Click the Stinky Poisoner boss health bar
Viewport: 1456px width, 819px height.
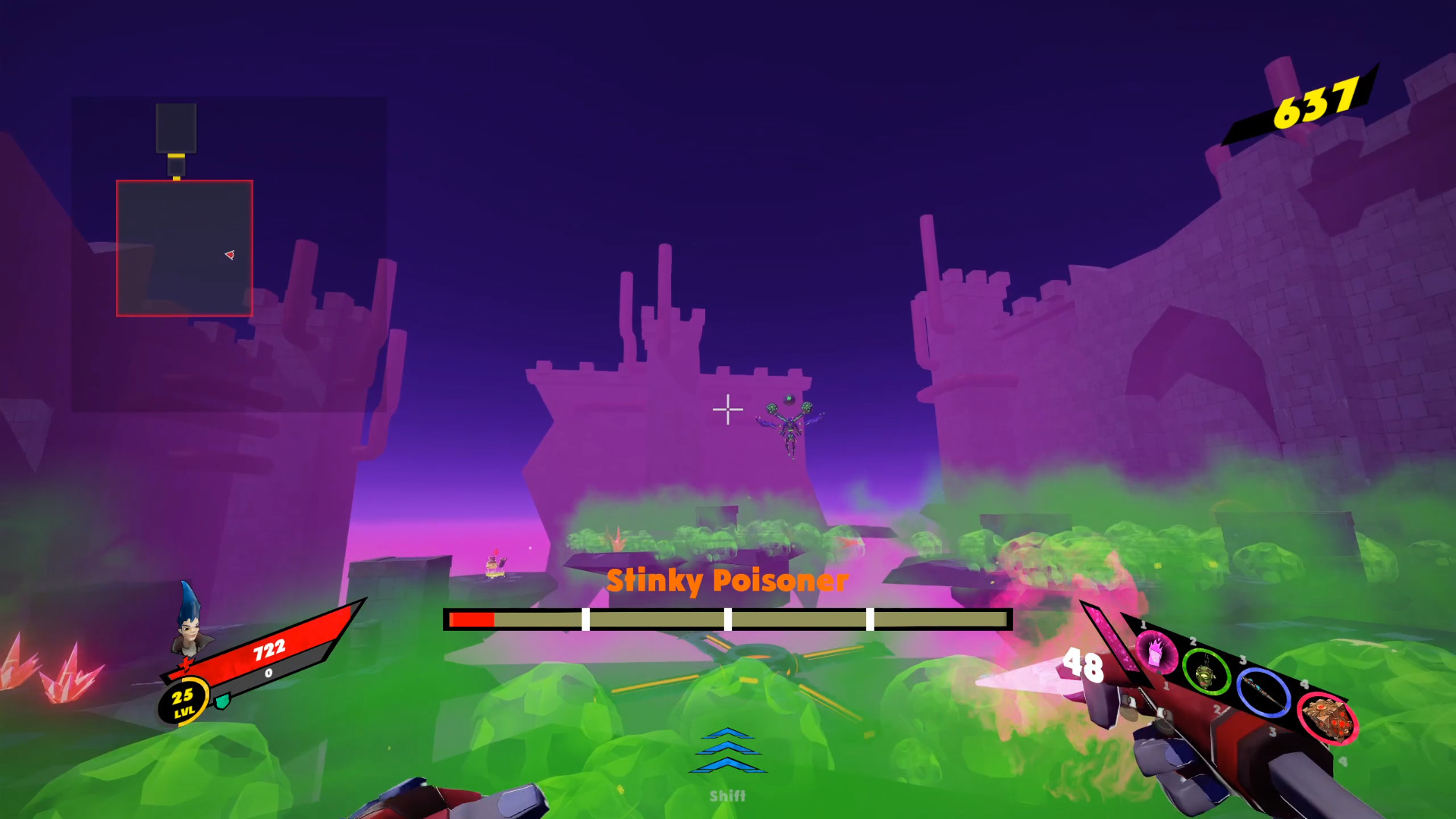click(x=728, y=620)
